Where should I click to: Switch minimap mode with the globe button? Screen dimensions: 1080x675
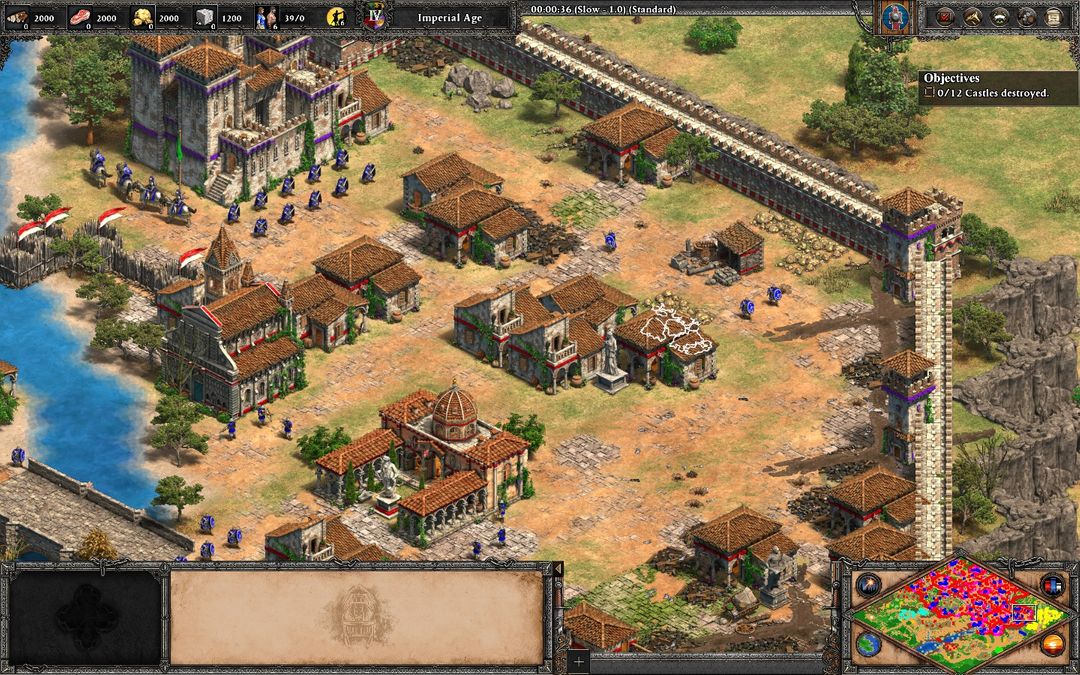(867, 643)
